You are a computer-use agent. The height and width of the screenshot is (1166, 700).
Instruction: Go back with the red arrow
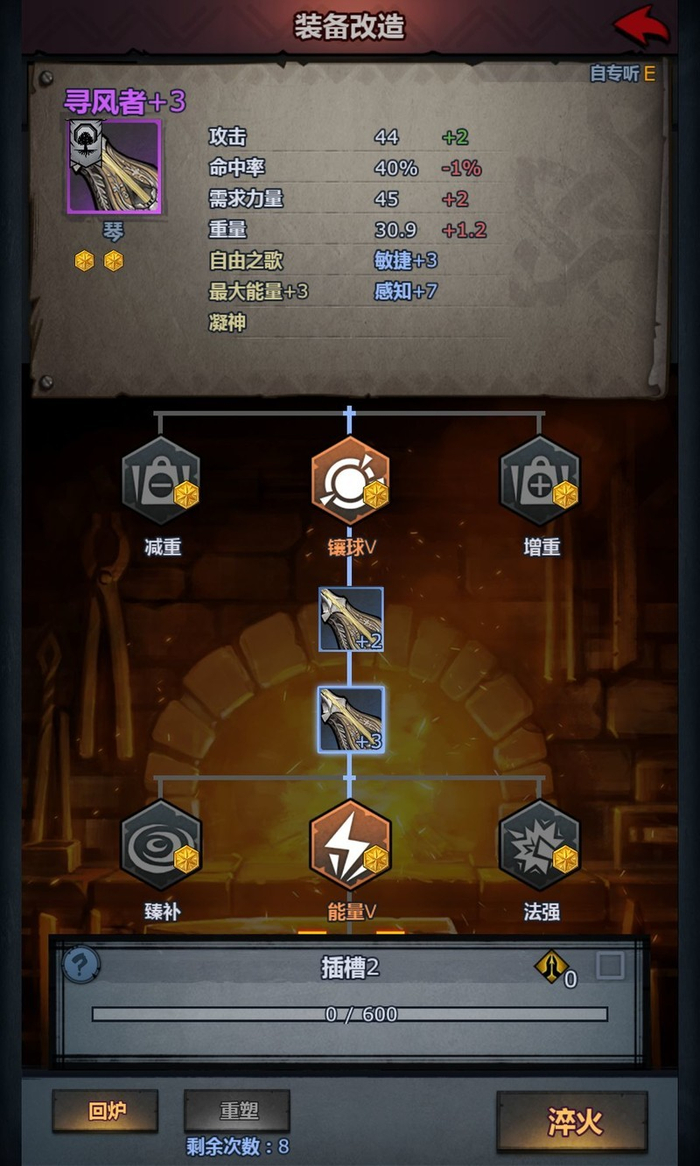coord(641,25)
